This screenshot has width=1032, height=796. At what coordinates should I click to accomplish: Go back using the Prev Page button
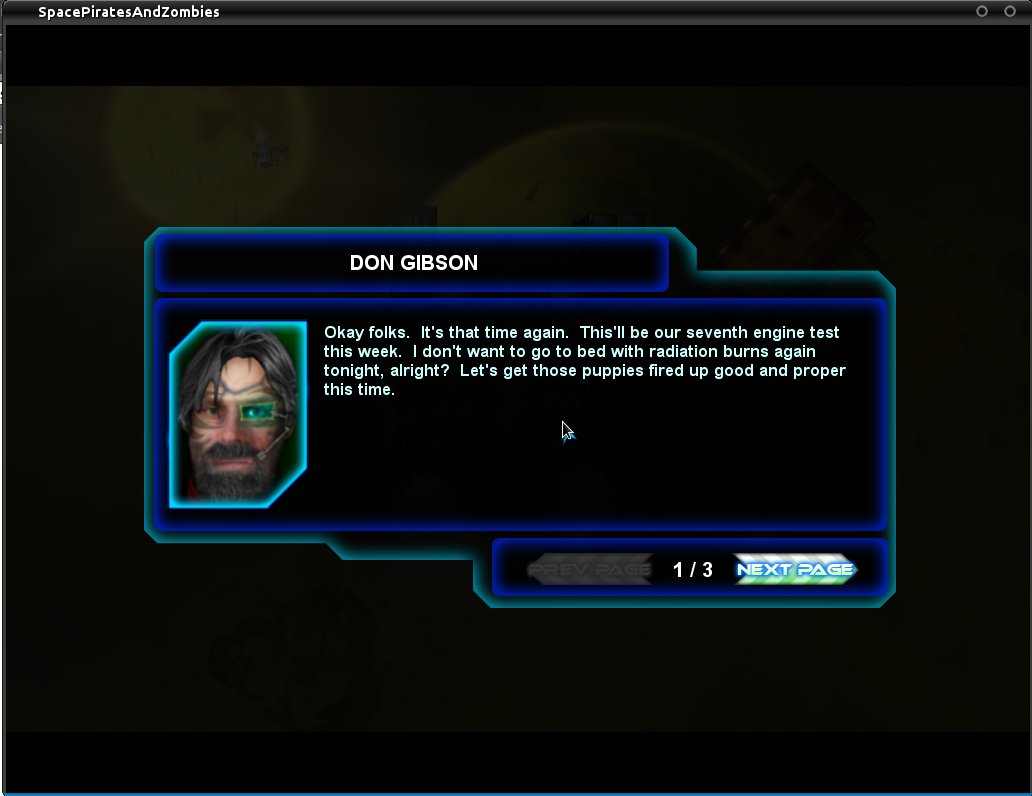(590, 569)
